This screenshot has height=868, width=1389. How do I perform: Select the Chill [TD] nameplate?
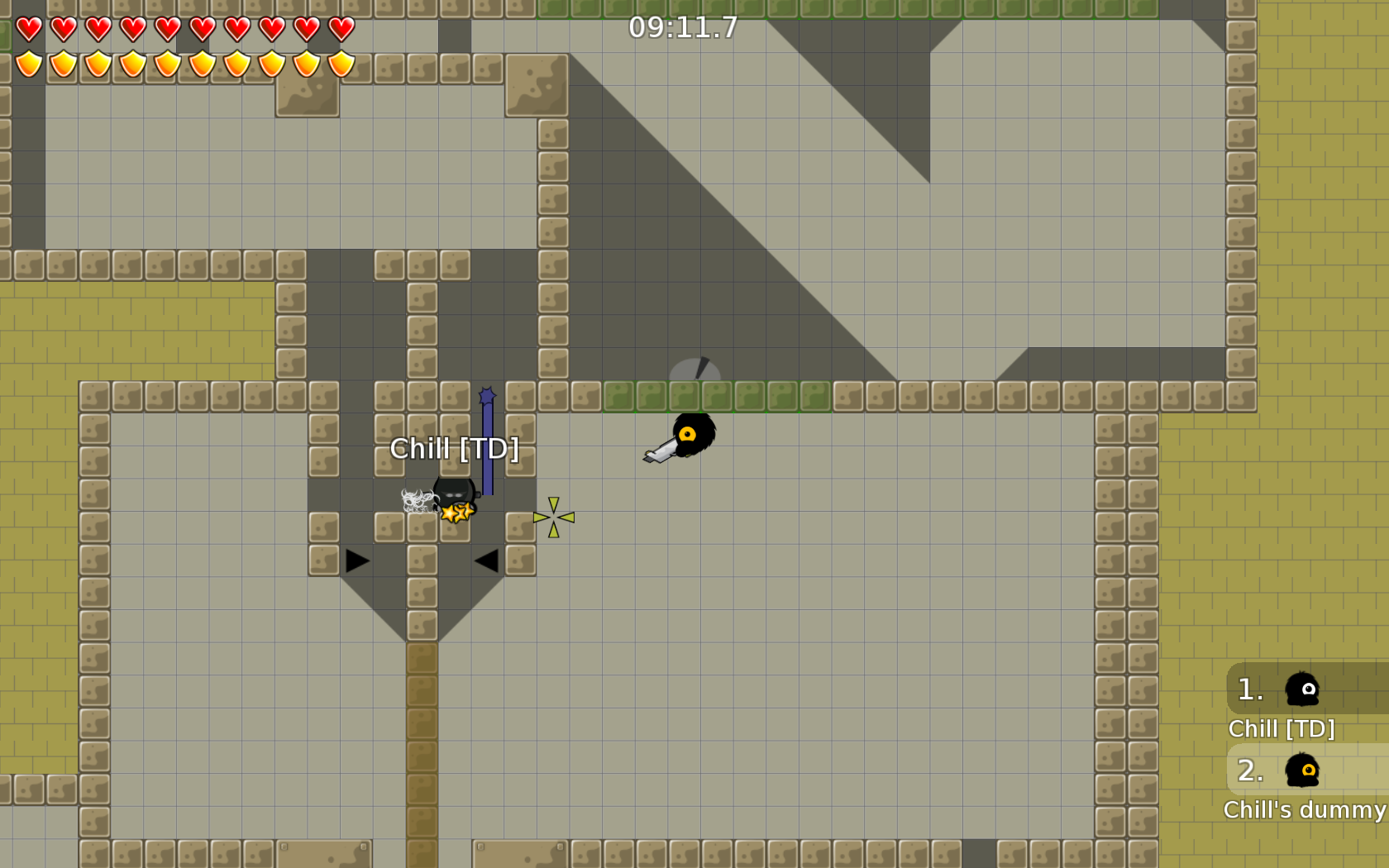(x=456, y=448)
